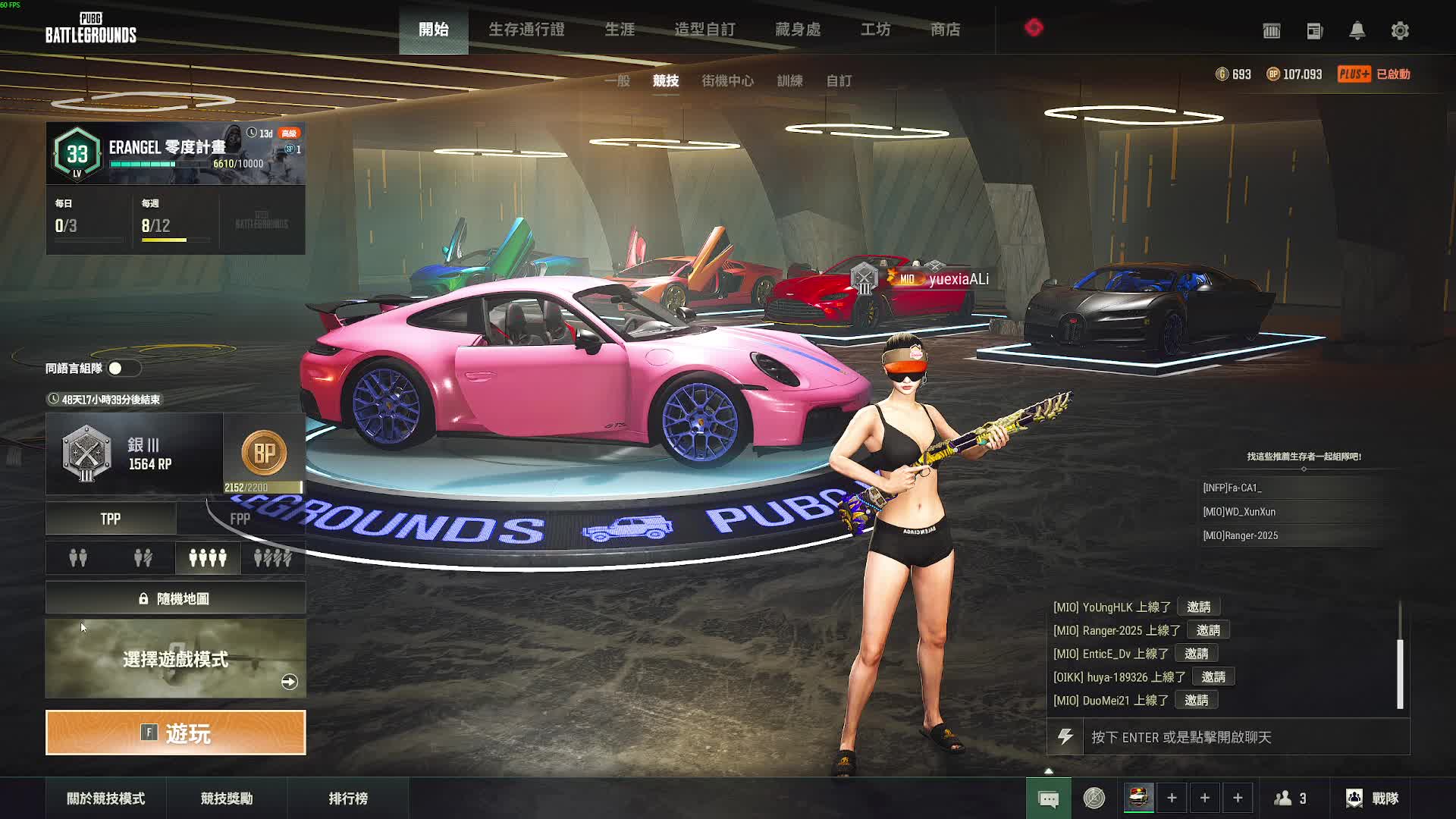Choose FPP perspective mode

click(x=240, y=519)
